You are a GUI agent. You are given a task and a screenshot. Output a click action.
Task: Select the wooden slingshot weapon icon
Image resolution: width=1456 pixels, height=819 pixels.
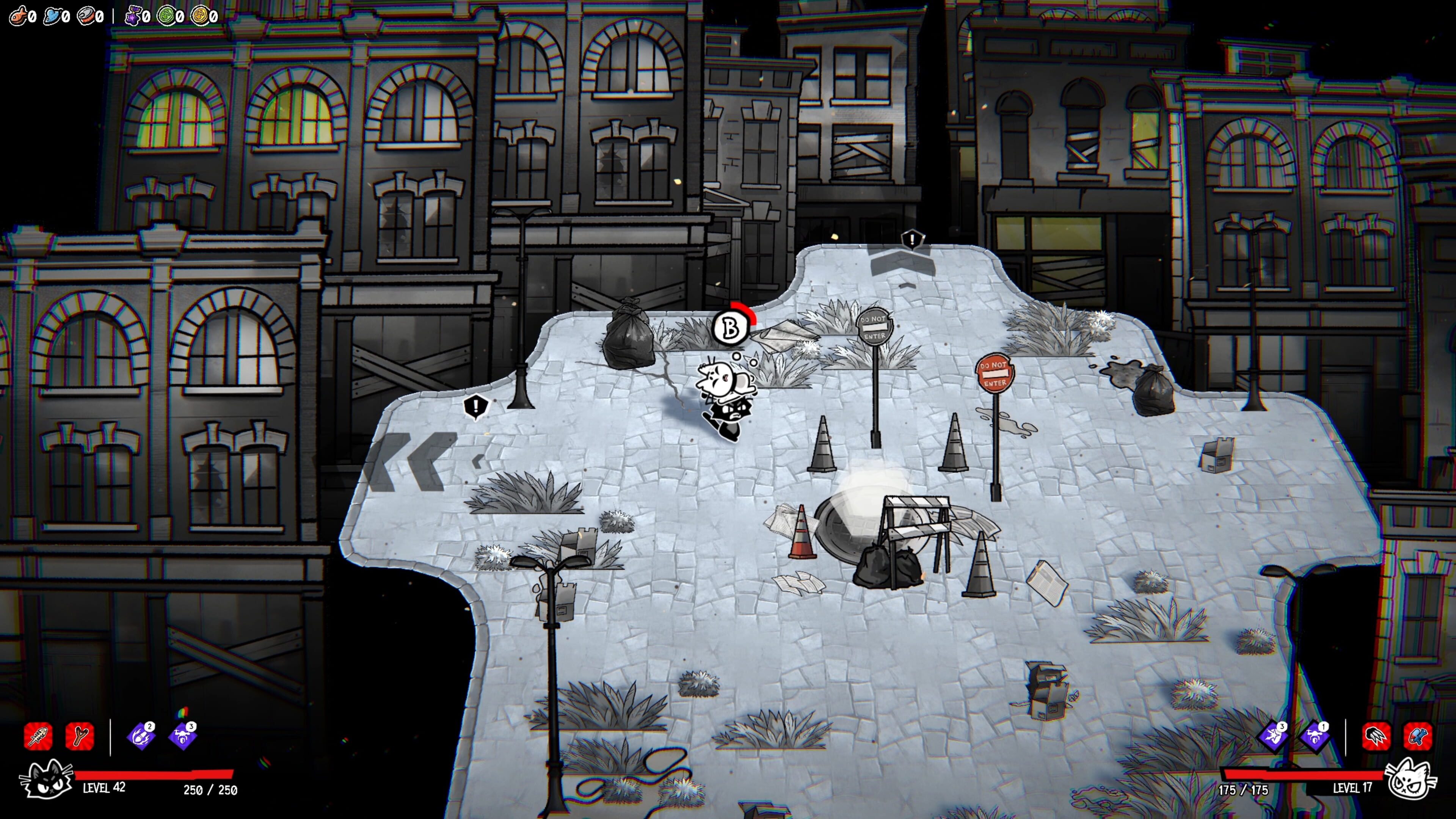80,736
